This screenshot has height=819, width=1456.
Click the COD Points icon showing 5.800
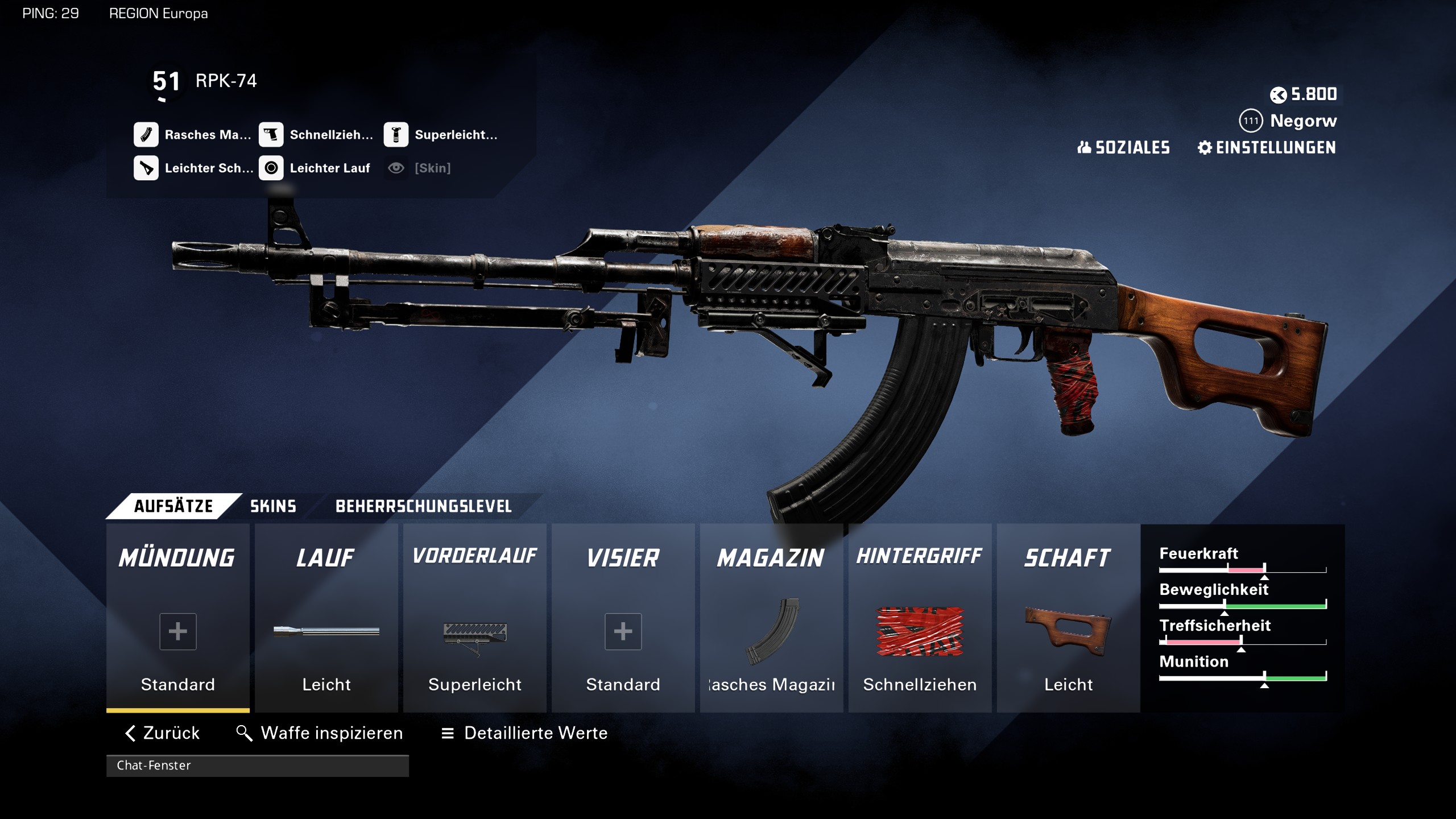click(1280, 95)
